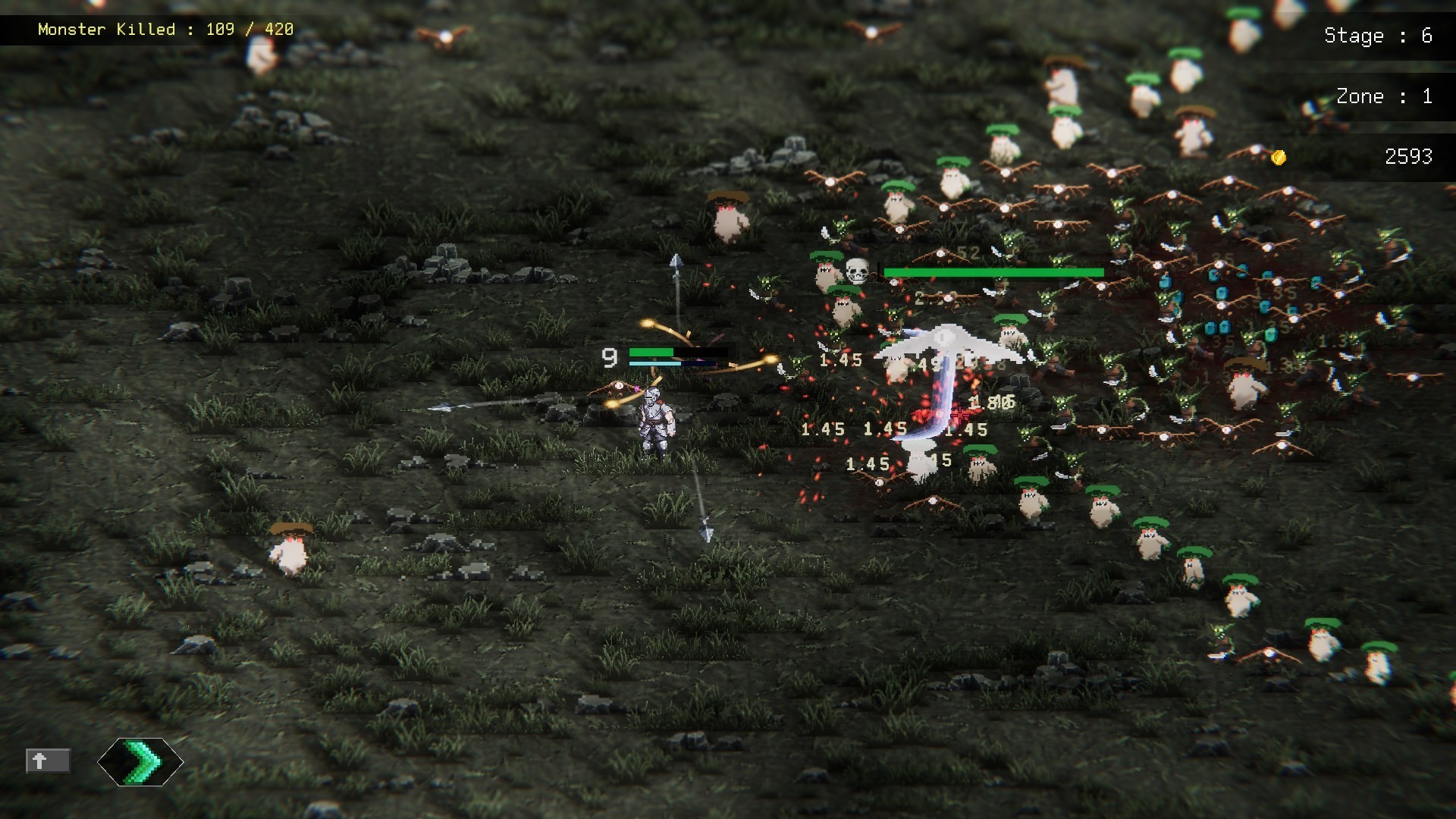This screenshot has height=819, width=1456.
Task: Click the skull icon beside the boss
Action: pyautogui.click(x=858, y=270)
